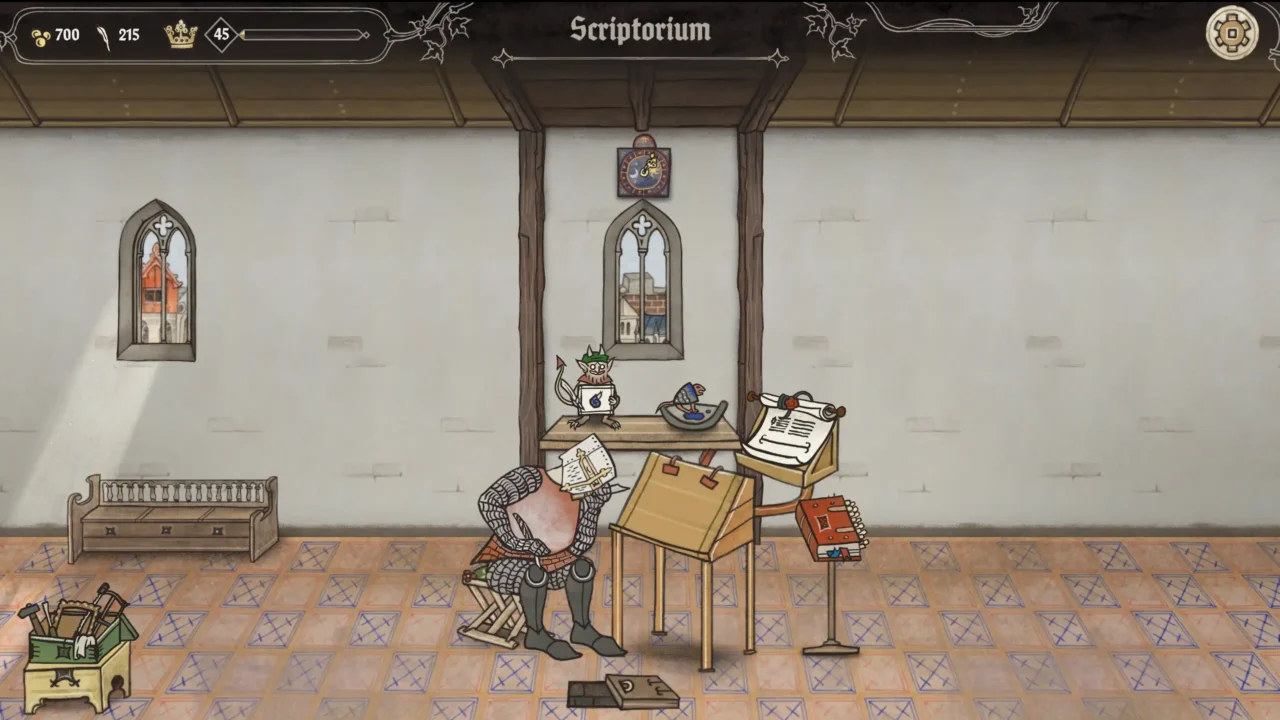Click the card held by the little demon
Viewport: 1280px width, 720px height.
click(594, 398)
